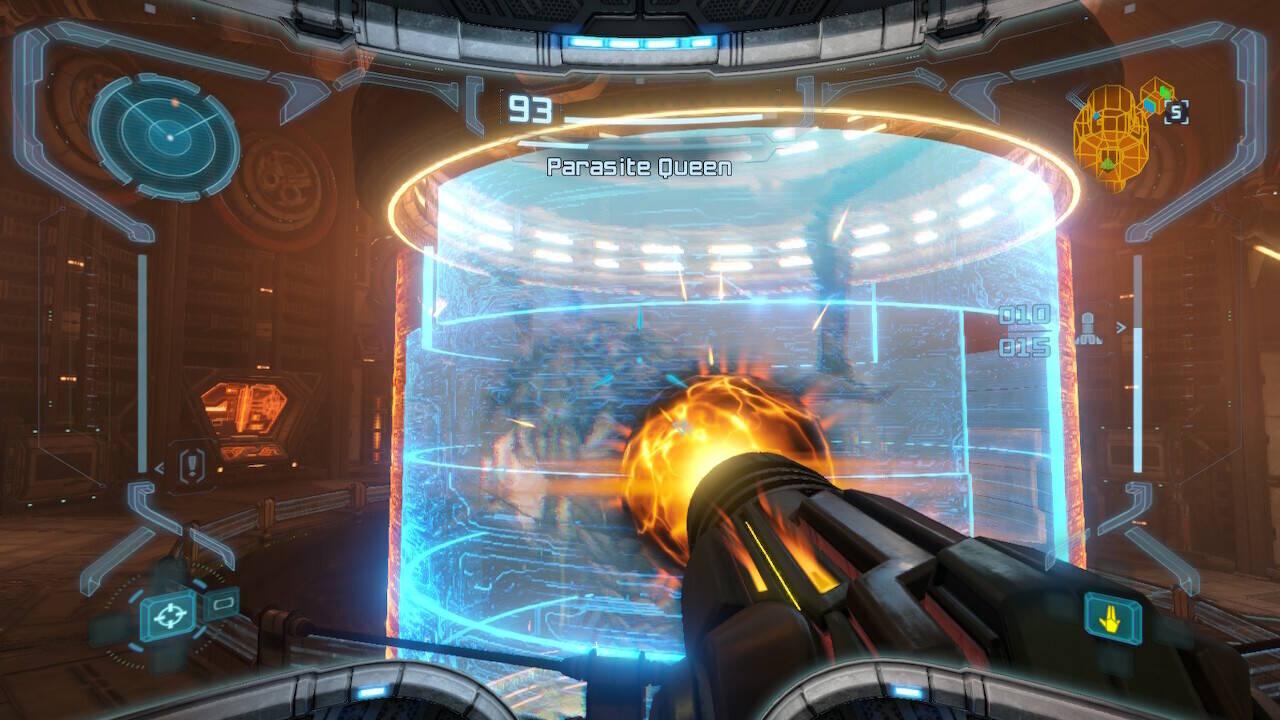Screen dimensions: 1280x720
Task: Click the threat warning exclamation icon
Action: click(194, 464)
